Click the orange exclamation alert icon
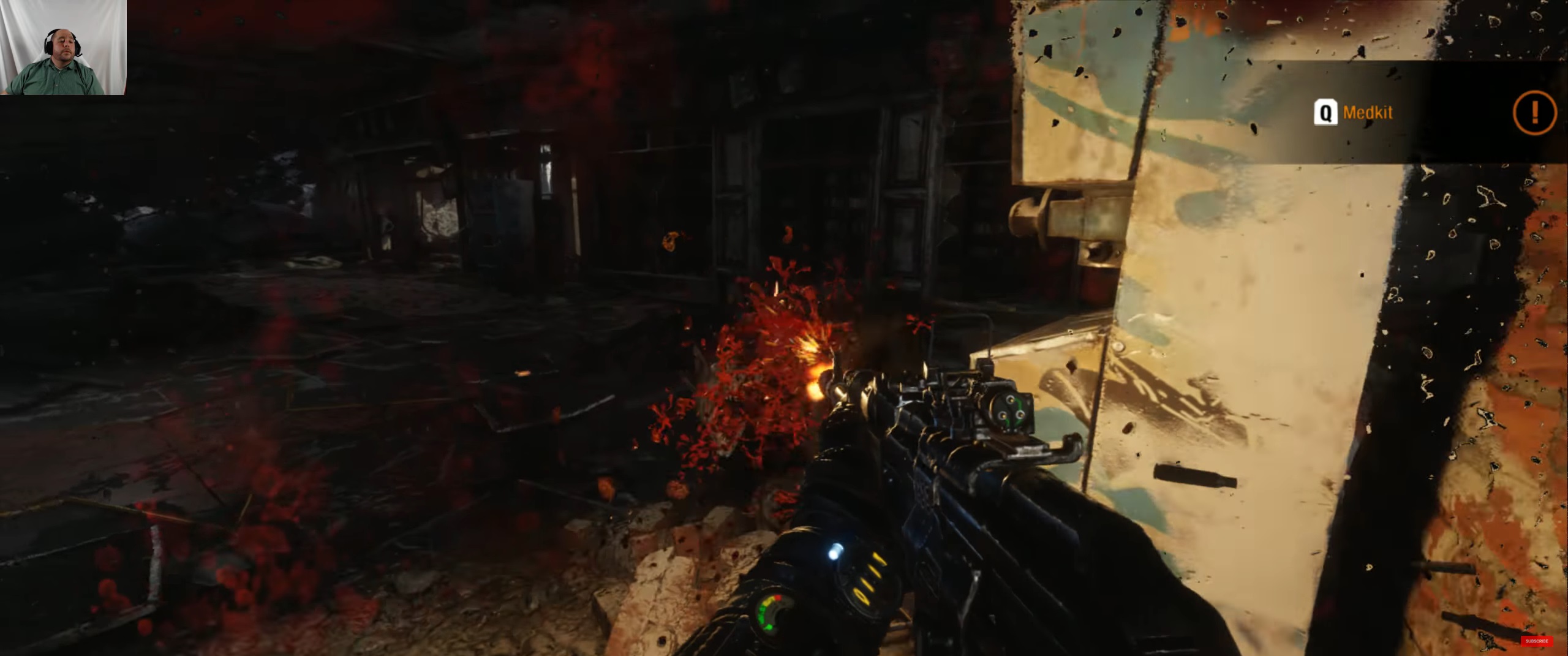1568x656 pixels. (x=1534, y=112)
